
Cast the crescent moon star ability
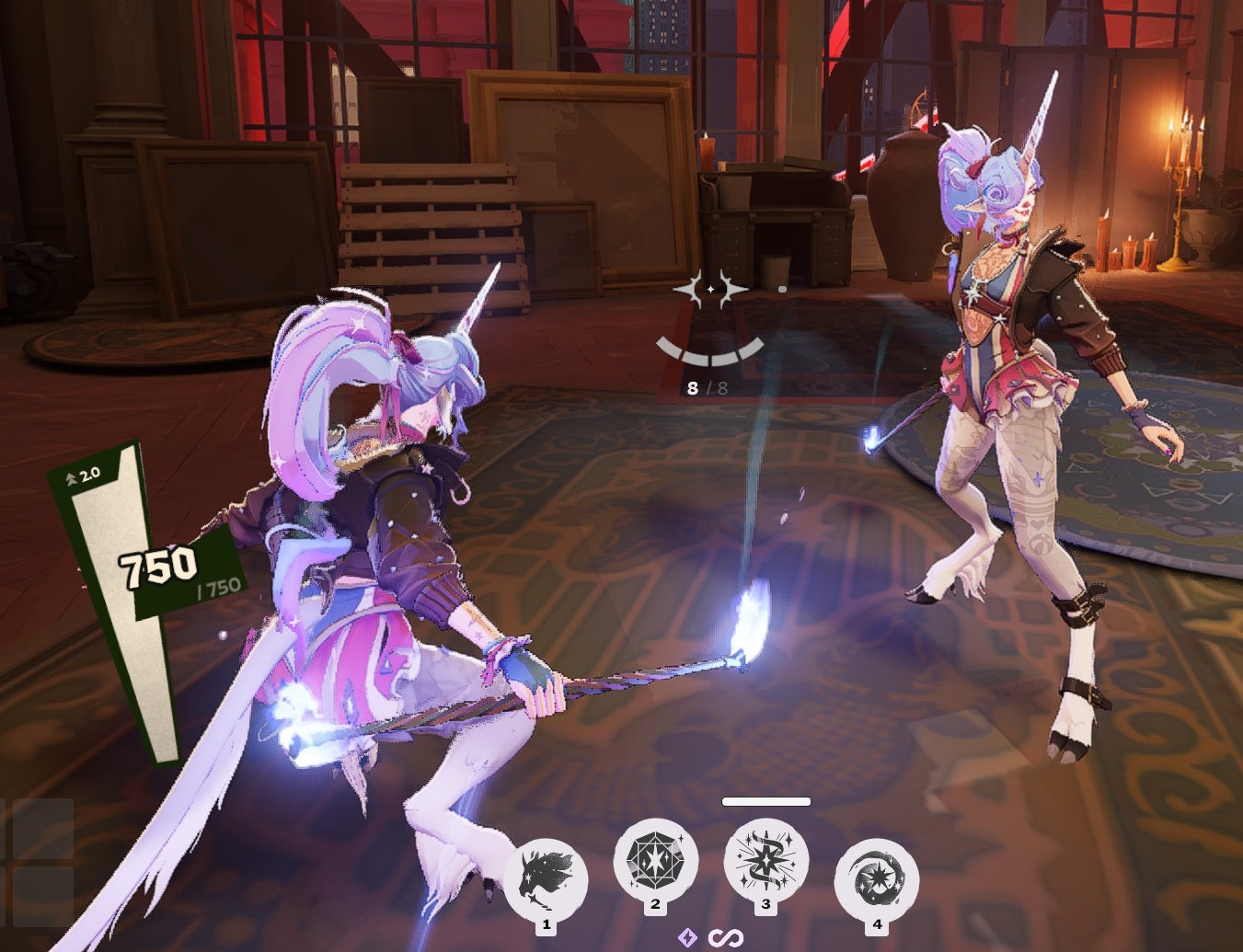point(876,878)
